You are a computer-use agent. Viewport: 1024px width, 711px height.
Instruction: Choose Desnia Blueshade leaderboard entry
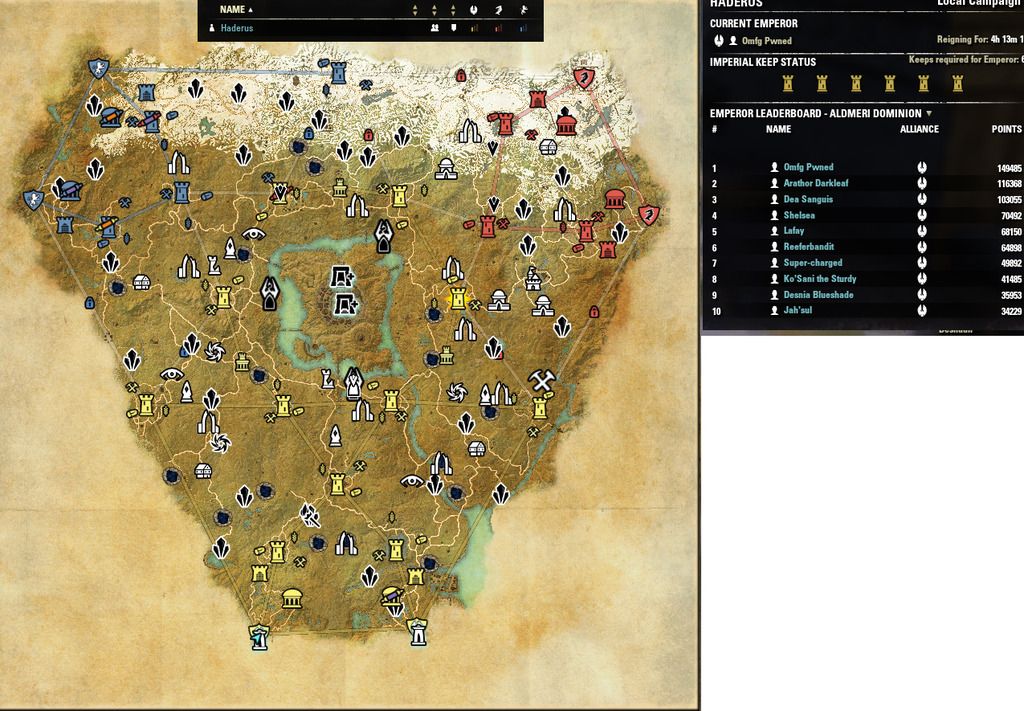(x=818, y=295)
